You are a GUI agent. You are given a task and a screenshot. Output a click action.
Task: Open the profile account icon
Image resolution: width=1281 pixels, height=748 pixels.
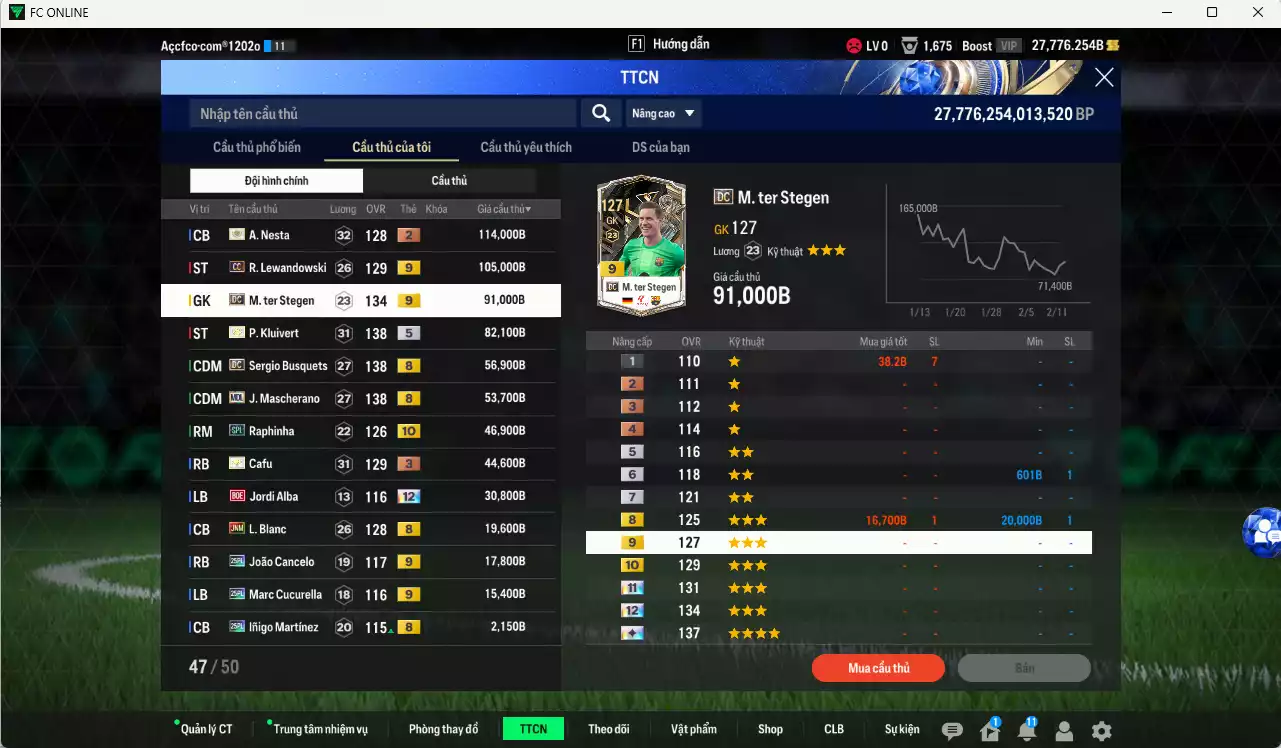click(x=1063, y=731)
